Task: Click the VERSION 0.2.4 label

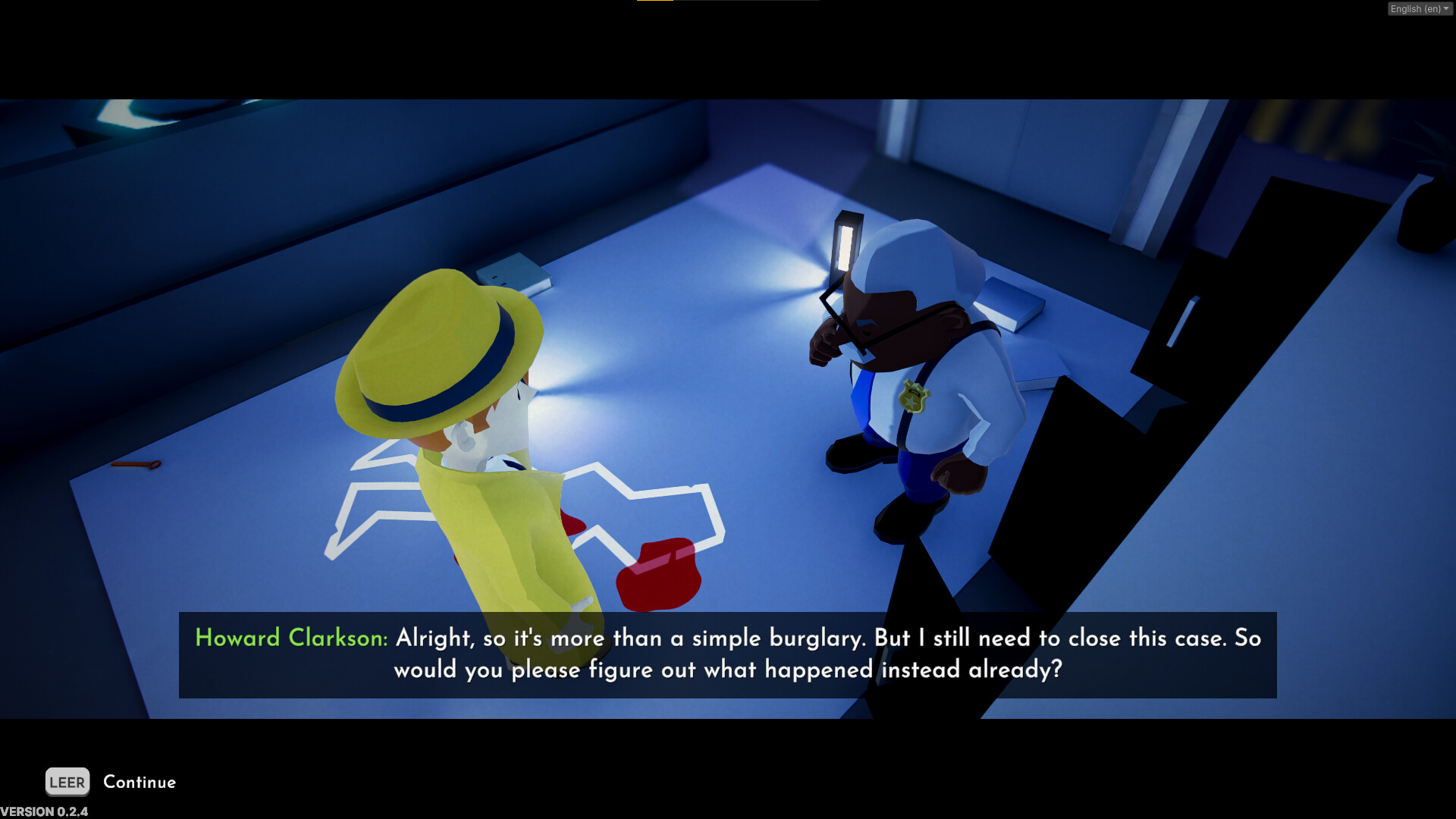Action: (44, 810)
